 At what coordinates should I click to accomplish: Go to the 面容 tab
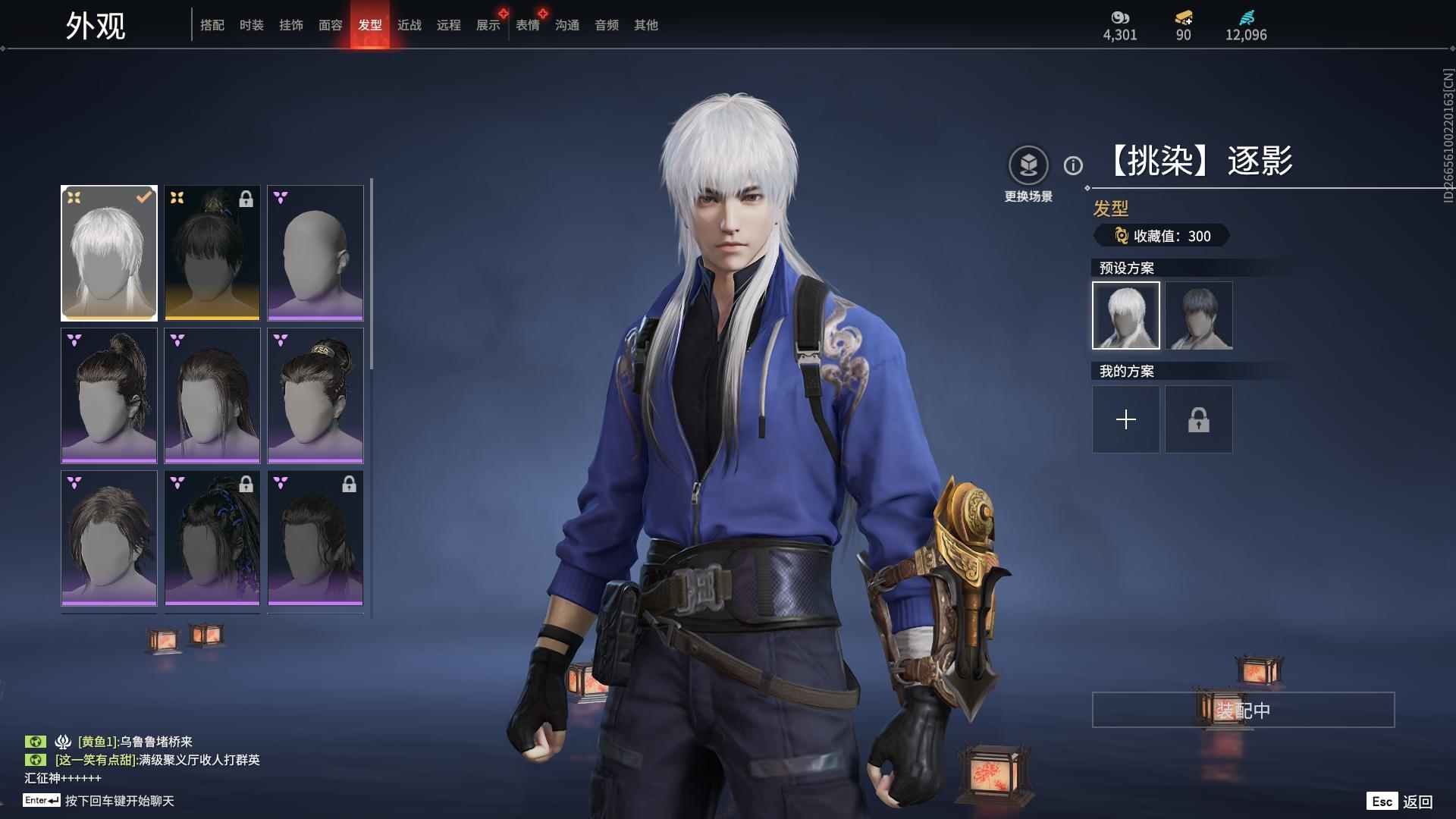click(331, 25)
